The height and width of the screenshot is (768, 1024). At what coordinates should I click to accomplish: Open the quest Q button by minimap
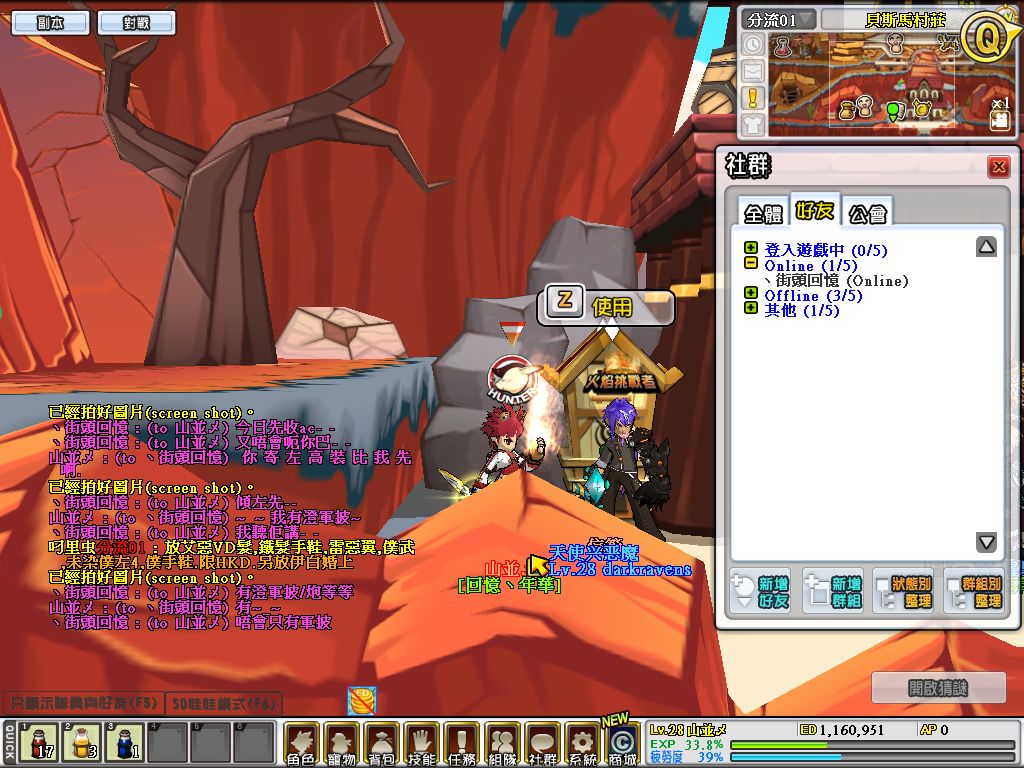pyautogui.click(x=984, y=38)
